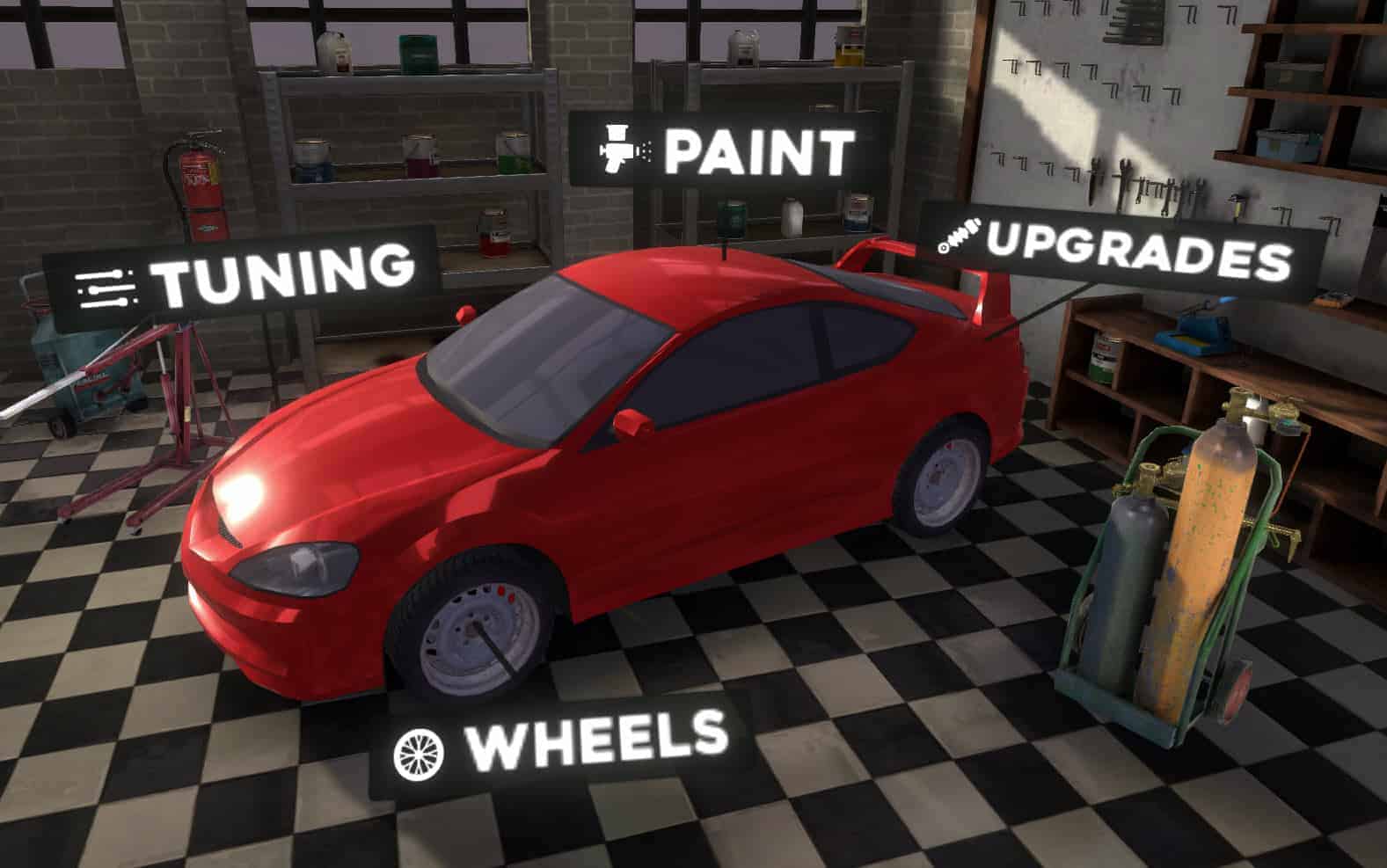Open the Upgrades menu
Viewport: 1387px width, 868px height.
pyautogui.click(x=1117, y=251)
